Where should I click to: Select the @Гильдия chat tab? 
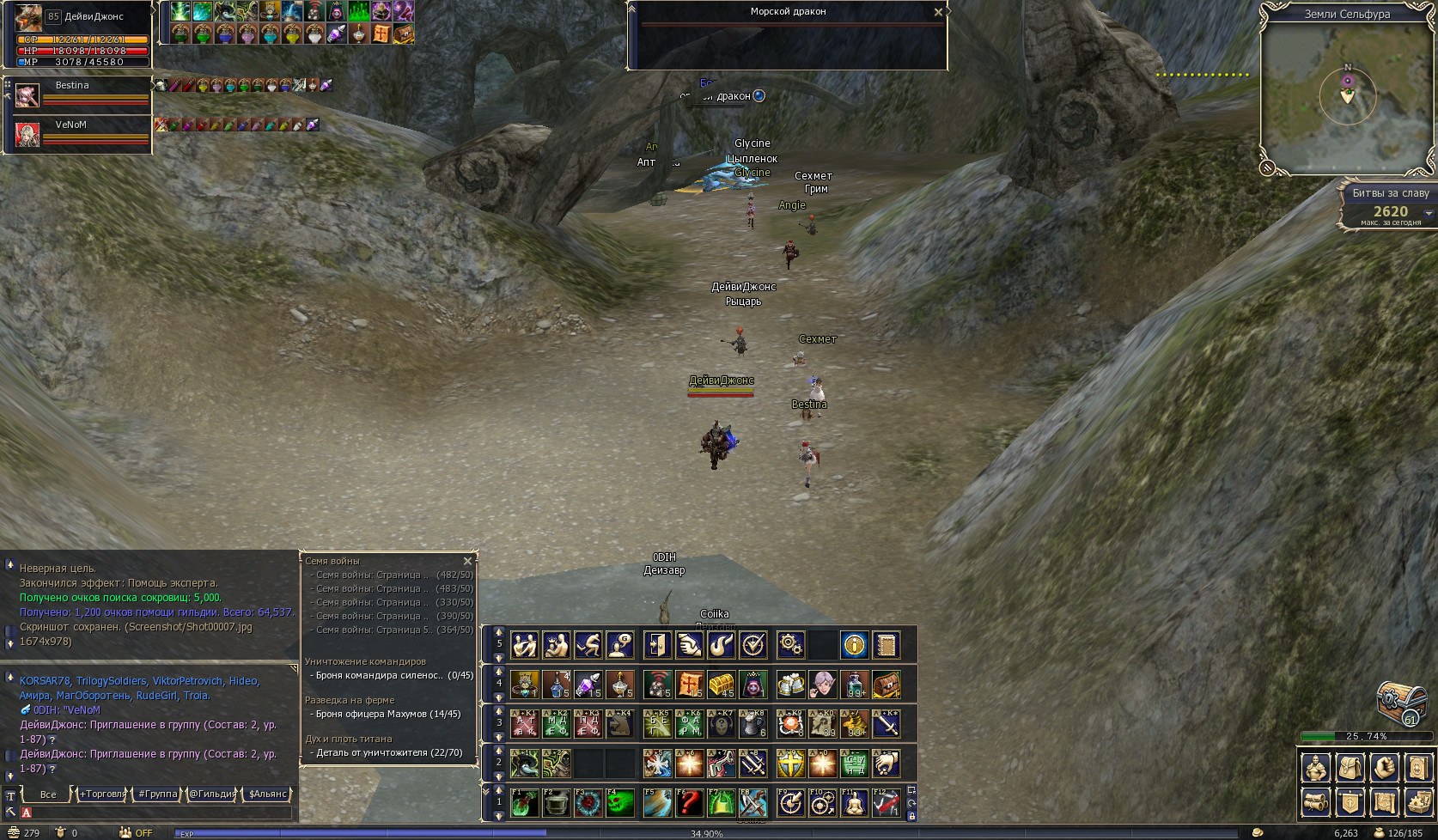pos(212,794)
